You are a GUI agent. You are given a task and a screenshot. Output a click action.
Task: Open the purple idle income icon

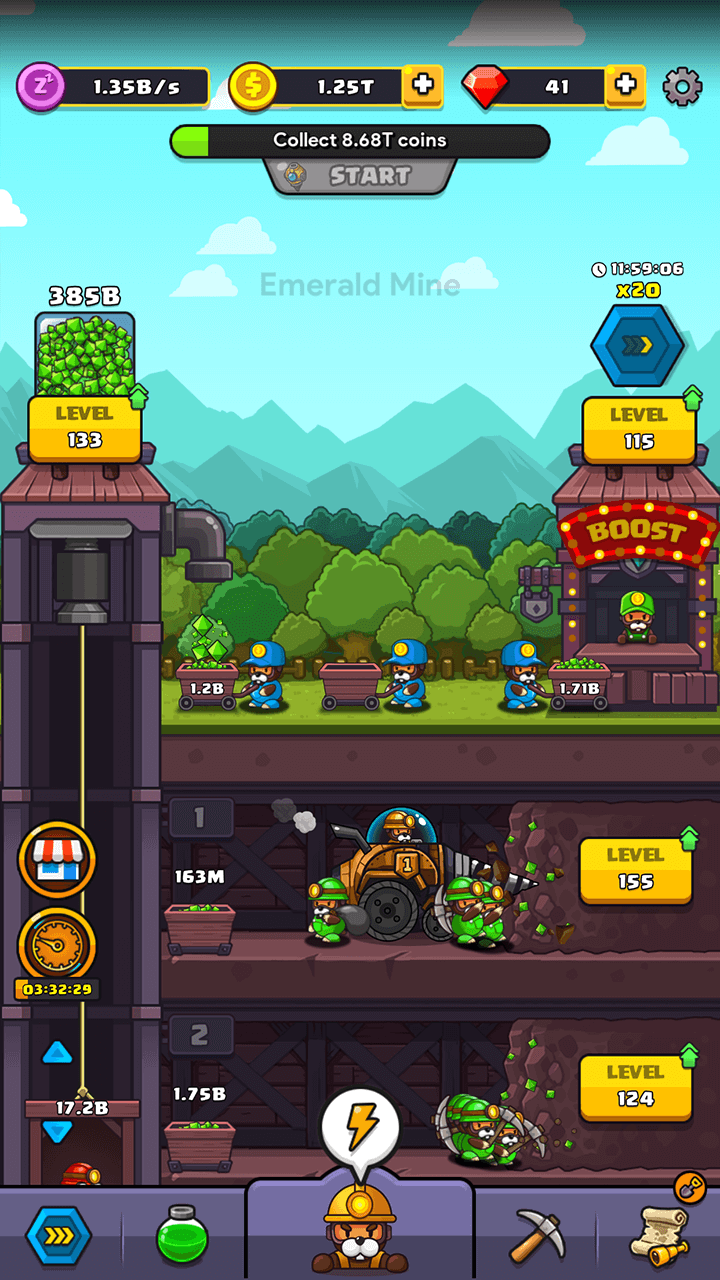click(x=41, y=87)
